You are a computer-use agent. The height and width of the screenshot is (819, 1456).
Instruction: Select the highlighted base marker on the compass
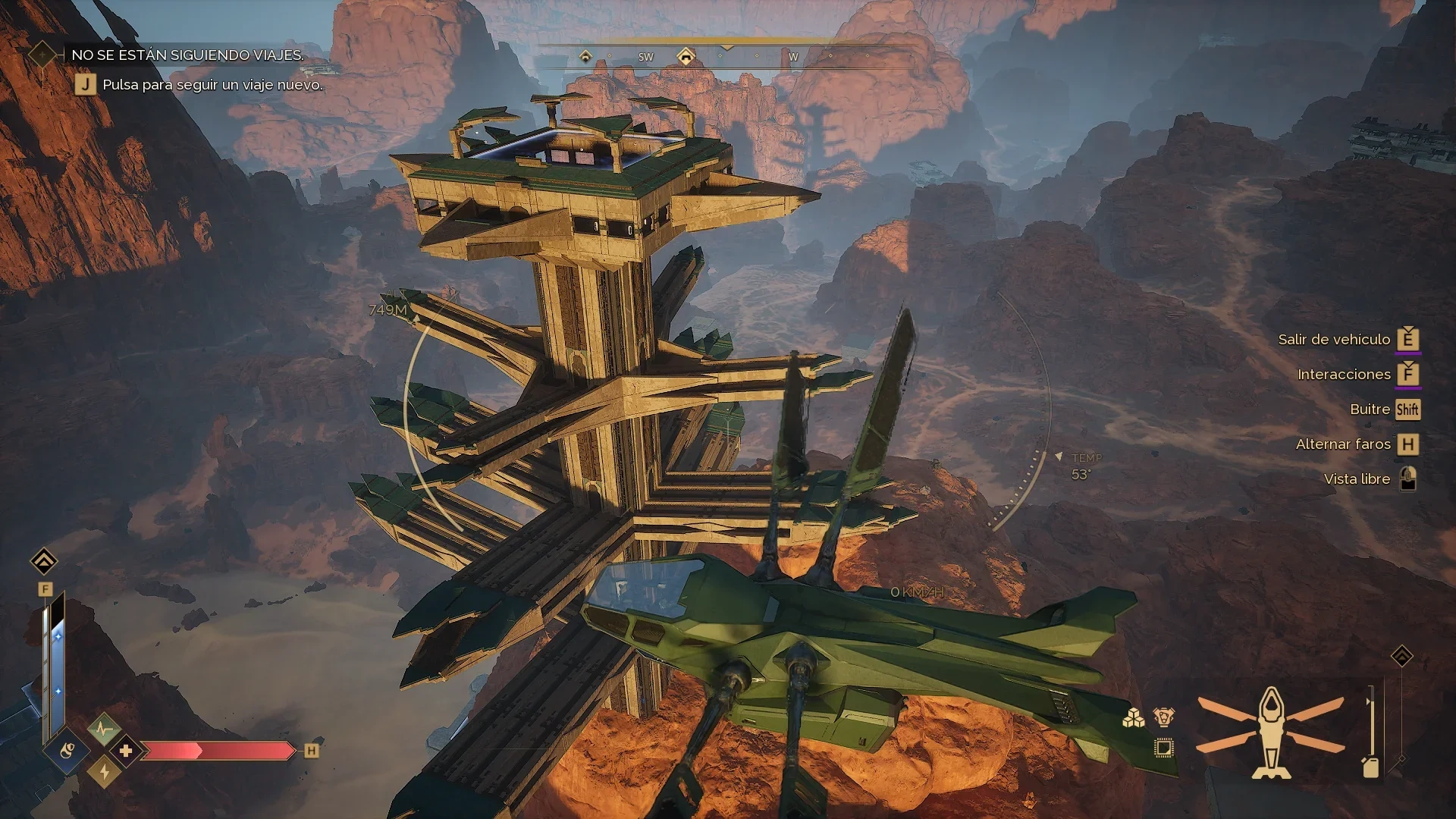point(686,57)
